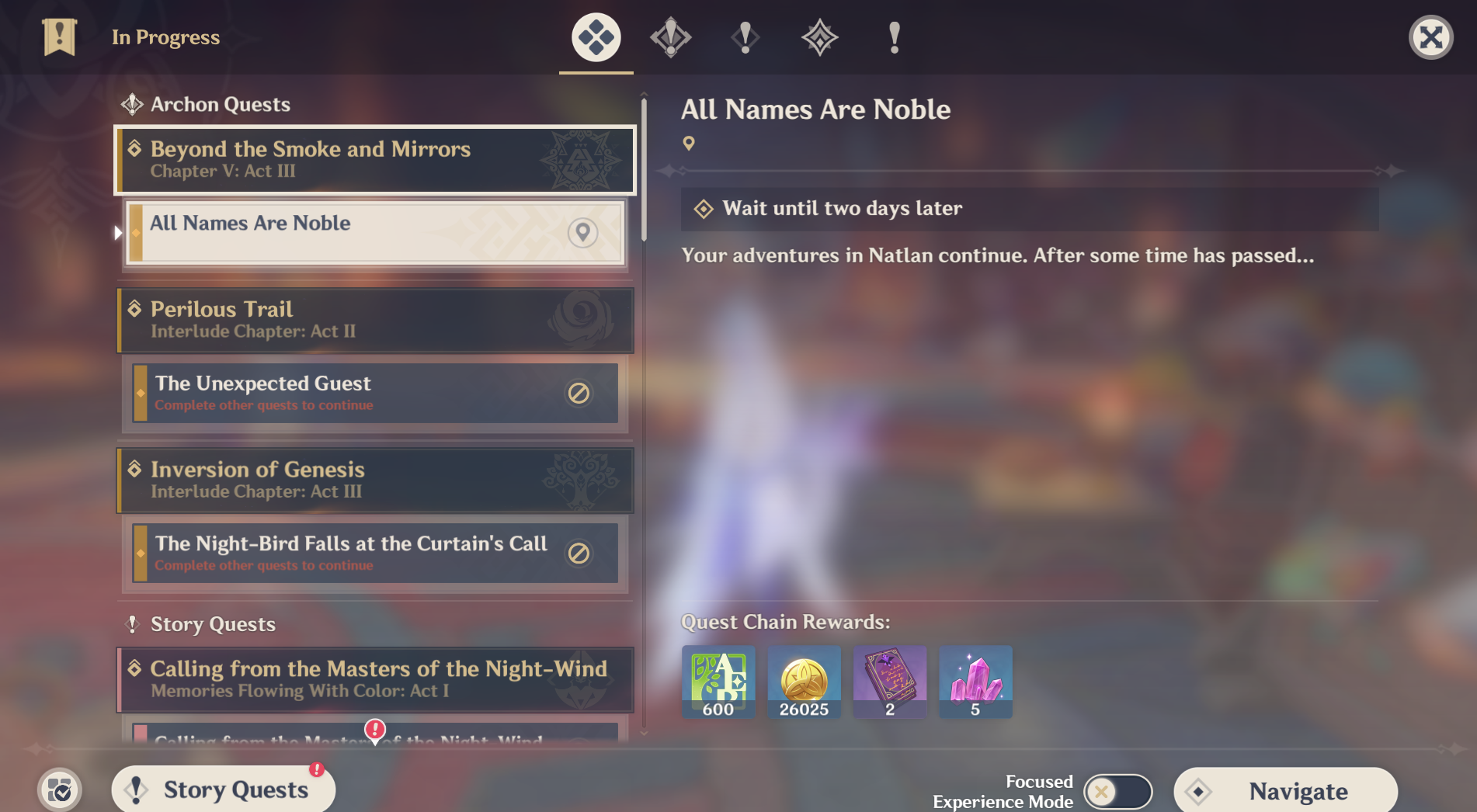
Task: Open the All Quests category tab
Action: (596, 37)
